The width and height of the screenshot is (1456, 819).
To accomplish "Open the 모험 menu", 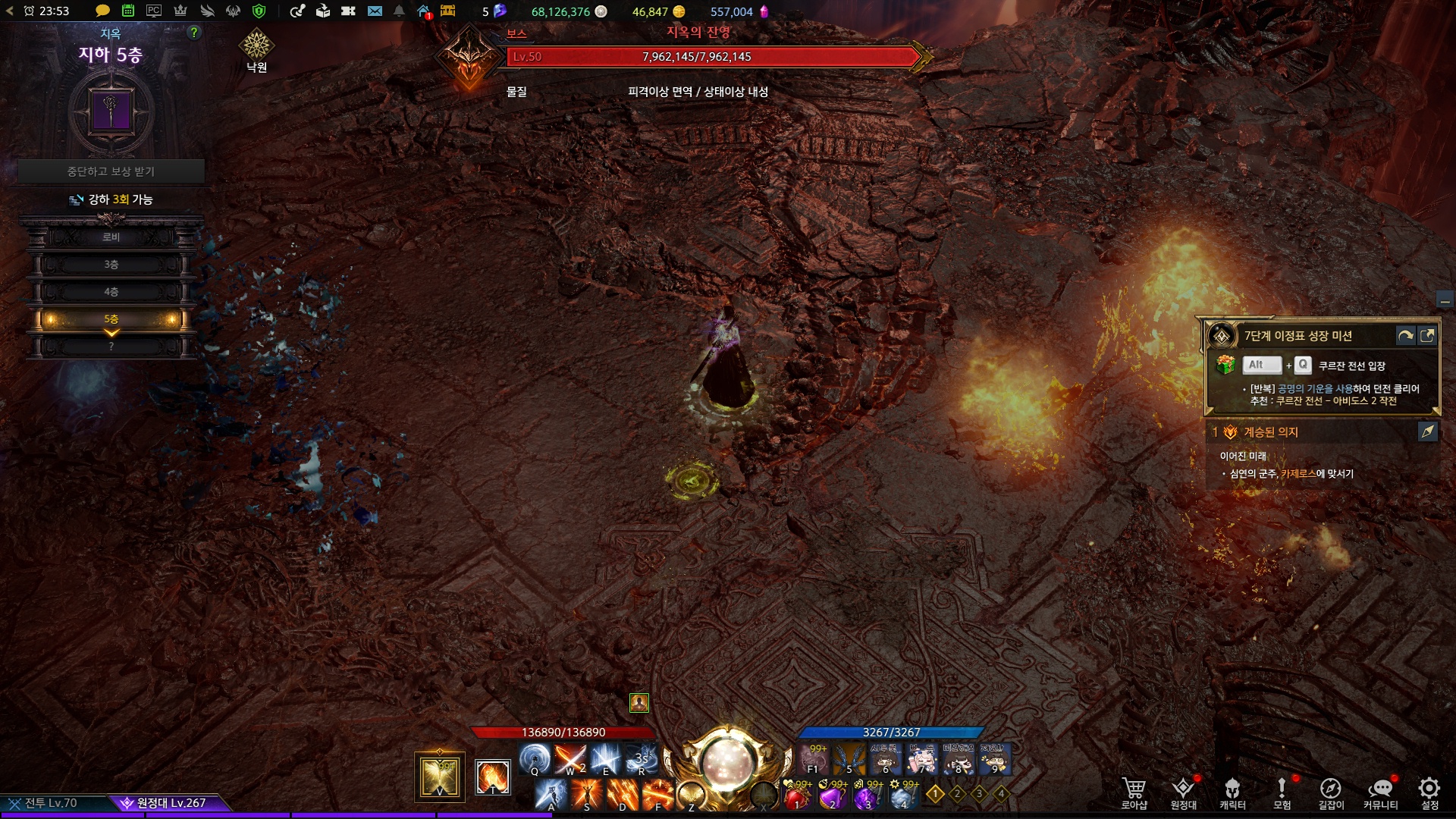I will [1282, 792].
